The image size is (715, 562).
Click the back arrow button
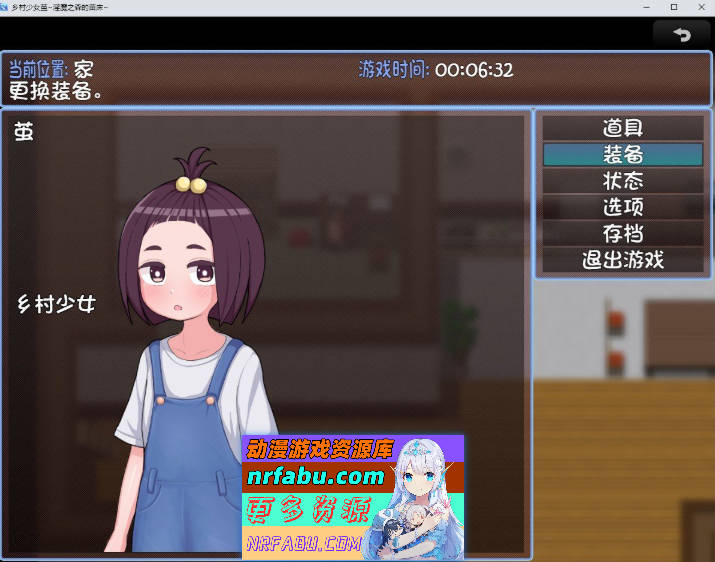(x=682, y=35)
